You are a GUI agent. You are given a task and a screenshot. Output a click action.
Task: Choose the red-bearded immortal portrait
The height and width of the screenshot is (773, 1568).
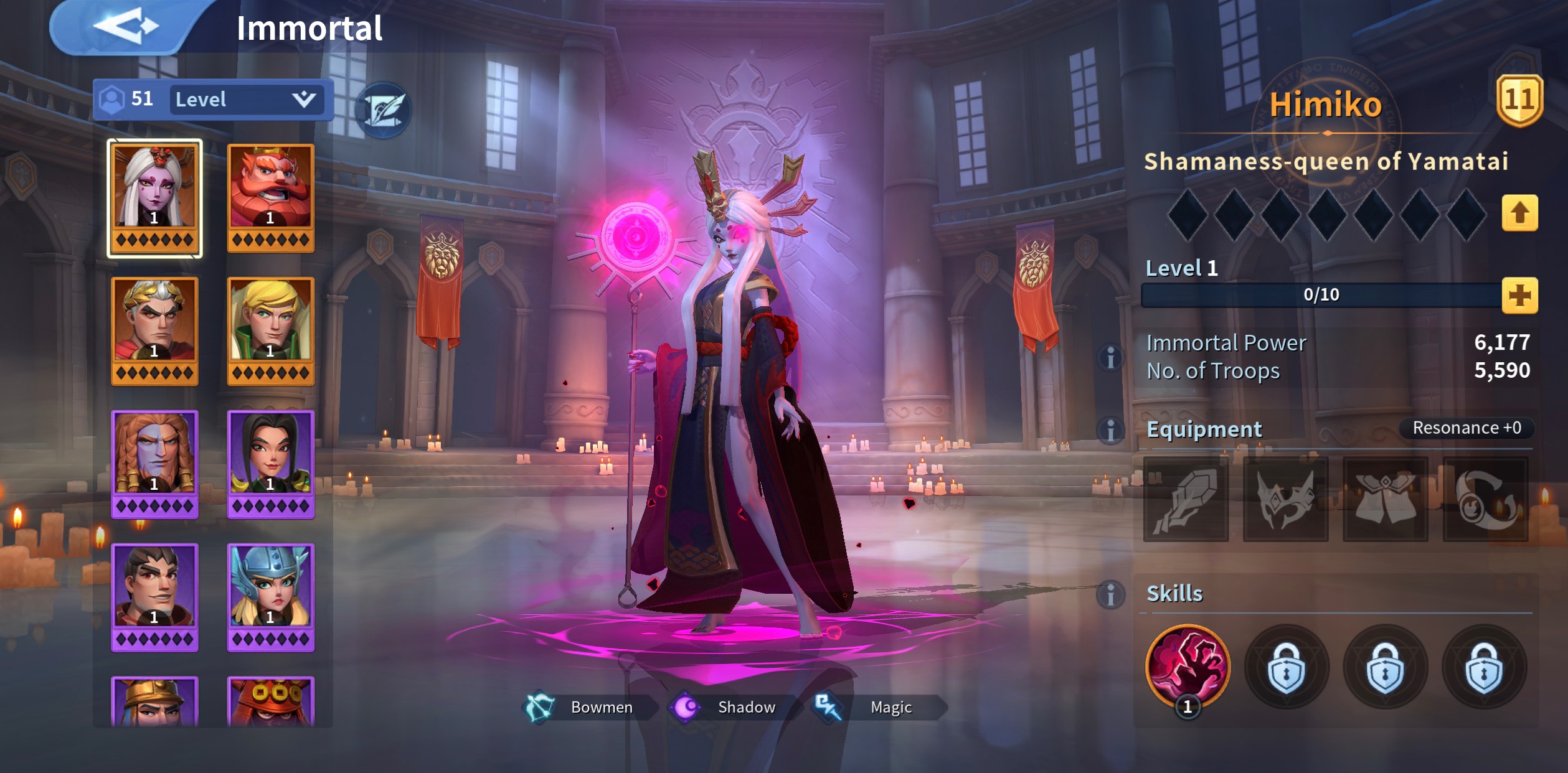coord(270,197)
